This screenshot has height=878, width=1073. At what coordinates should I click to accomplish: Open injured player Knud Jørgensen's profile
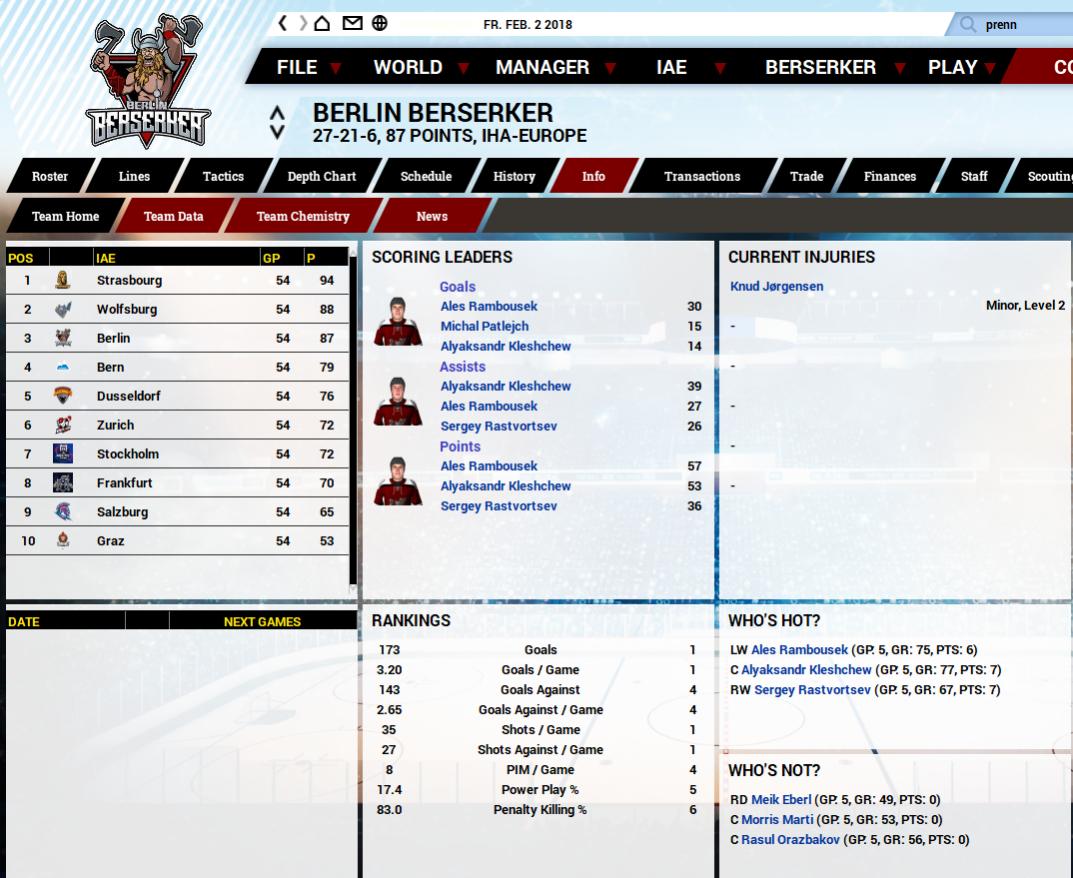(x=777, y=287)
